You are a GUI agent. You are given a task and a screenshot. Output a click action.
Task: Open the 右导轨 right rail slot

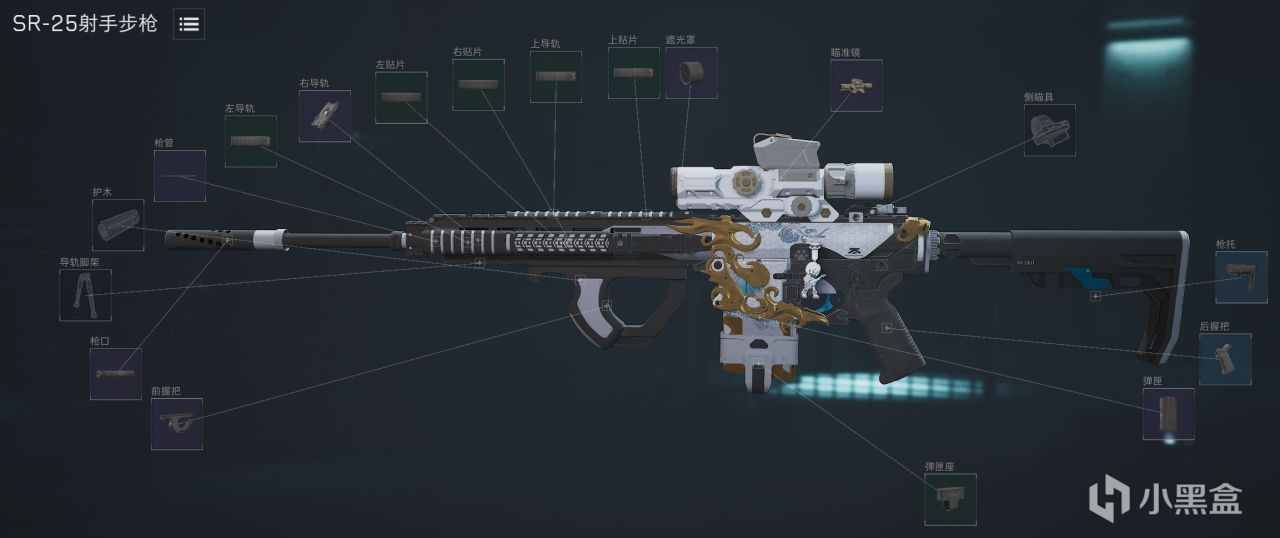pyautogui.click(x=325, y=116)
